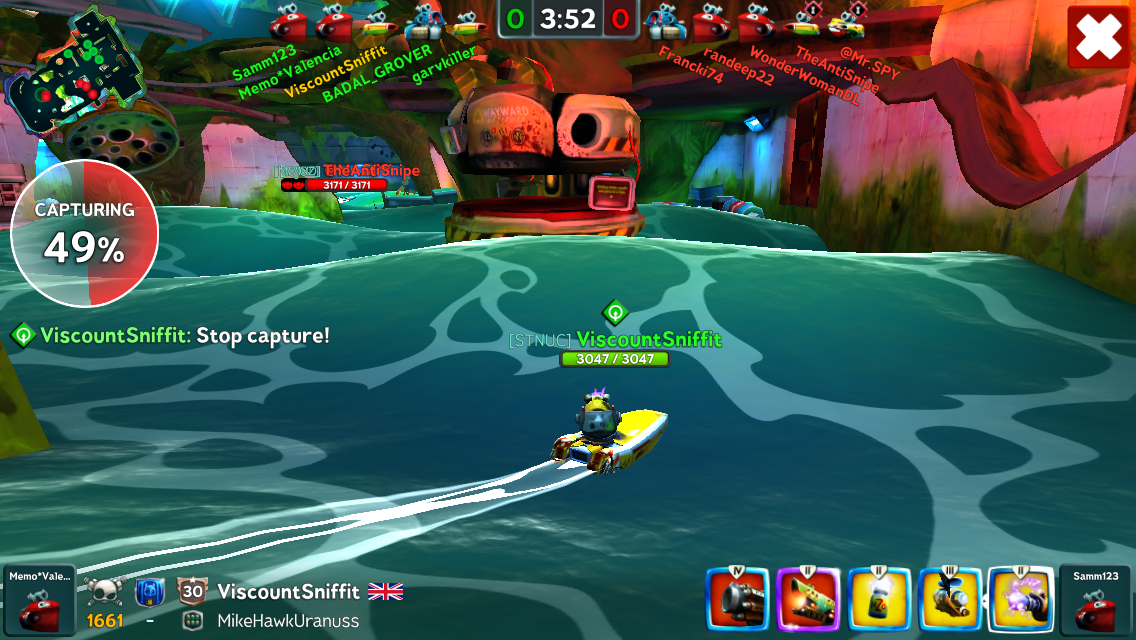Spectate Samm123 from the top ship roster
Screen dimensions: 1136x640
click(x=287, y=21)
